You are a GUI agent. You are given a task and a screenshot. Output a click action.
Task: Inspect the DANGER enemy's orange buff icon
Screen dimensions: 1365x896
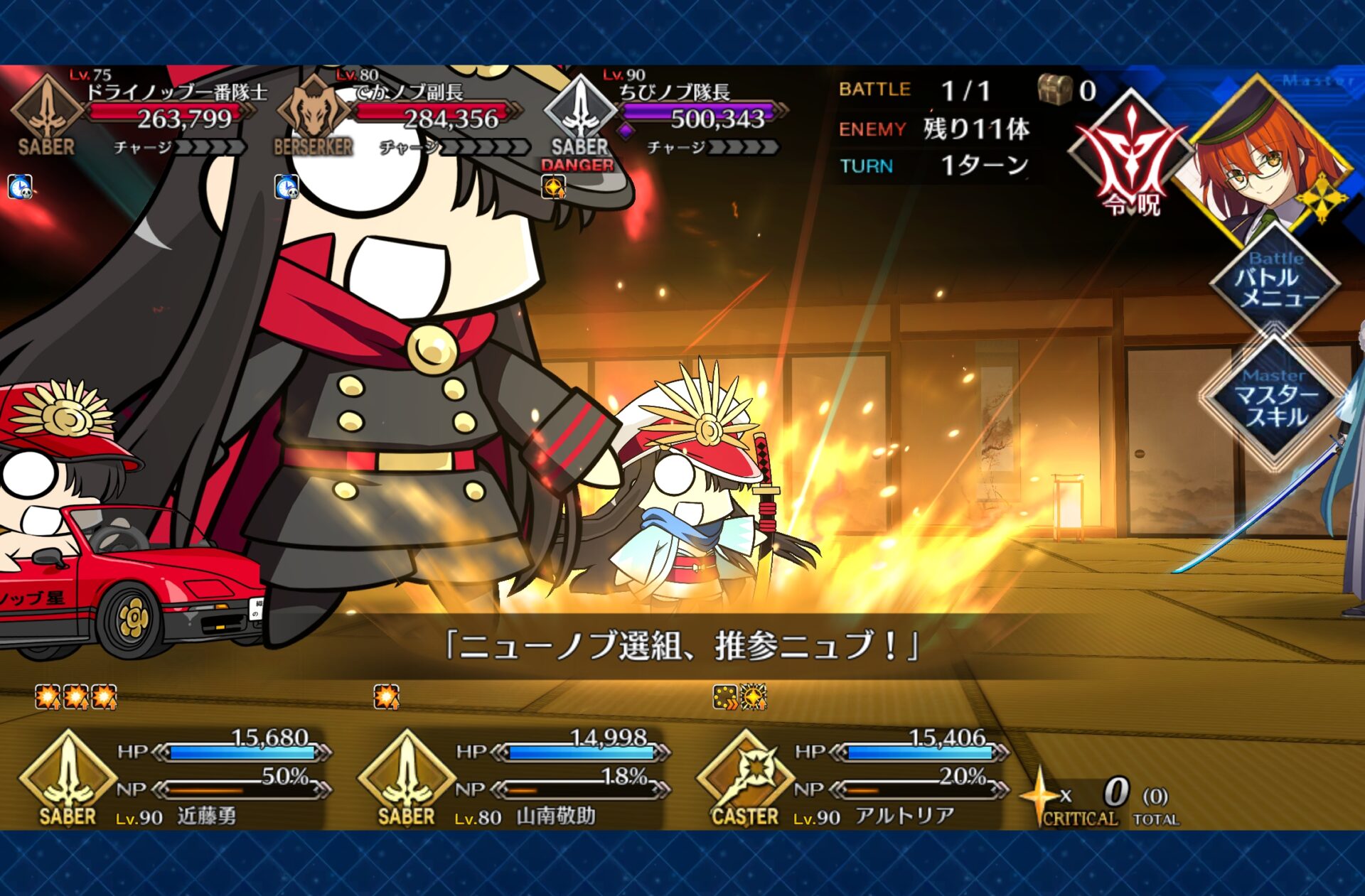coord(553,188)
